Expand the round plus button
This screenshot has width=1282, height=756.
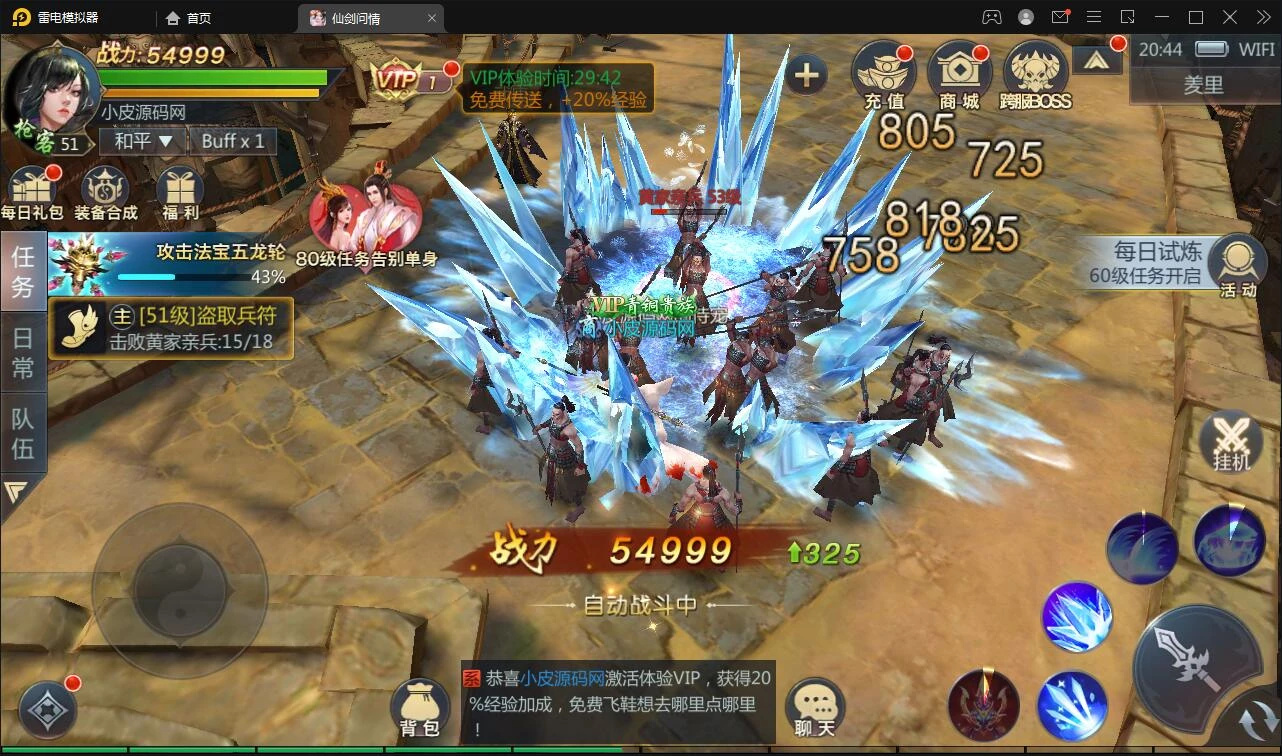806,75
